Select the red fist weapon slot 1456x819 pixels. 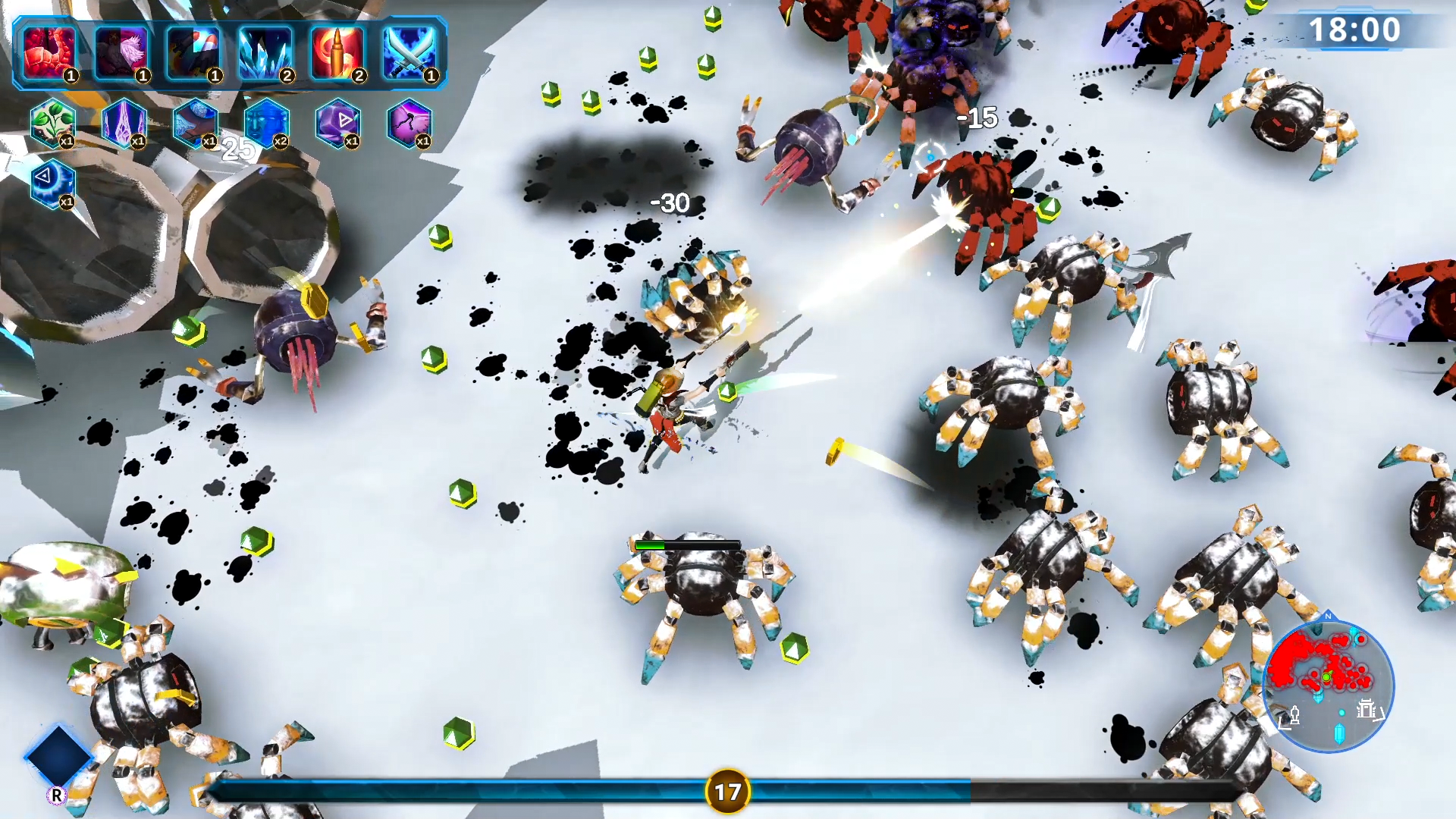tap(50, 52)
